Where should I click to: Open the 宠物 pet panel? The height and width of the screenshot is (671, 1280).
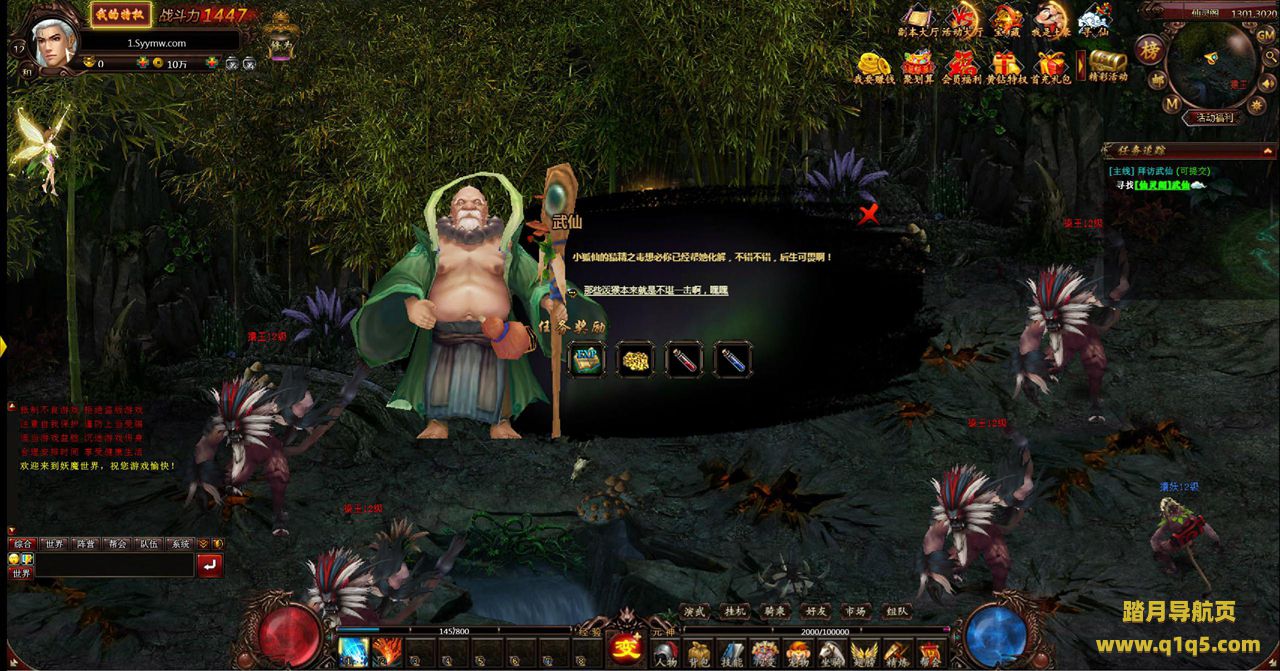pyautogui.click(x=797, y=654)
